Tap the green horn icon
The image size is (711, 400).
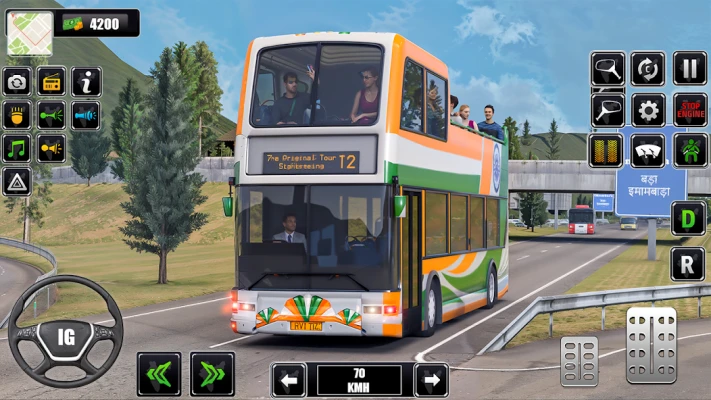click(52, 115)
